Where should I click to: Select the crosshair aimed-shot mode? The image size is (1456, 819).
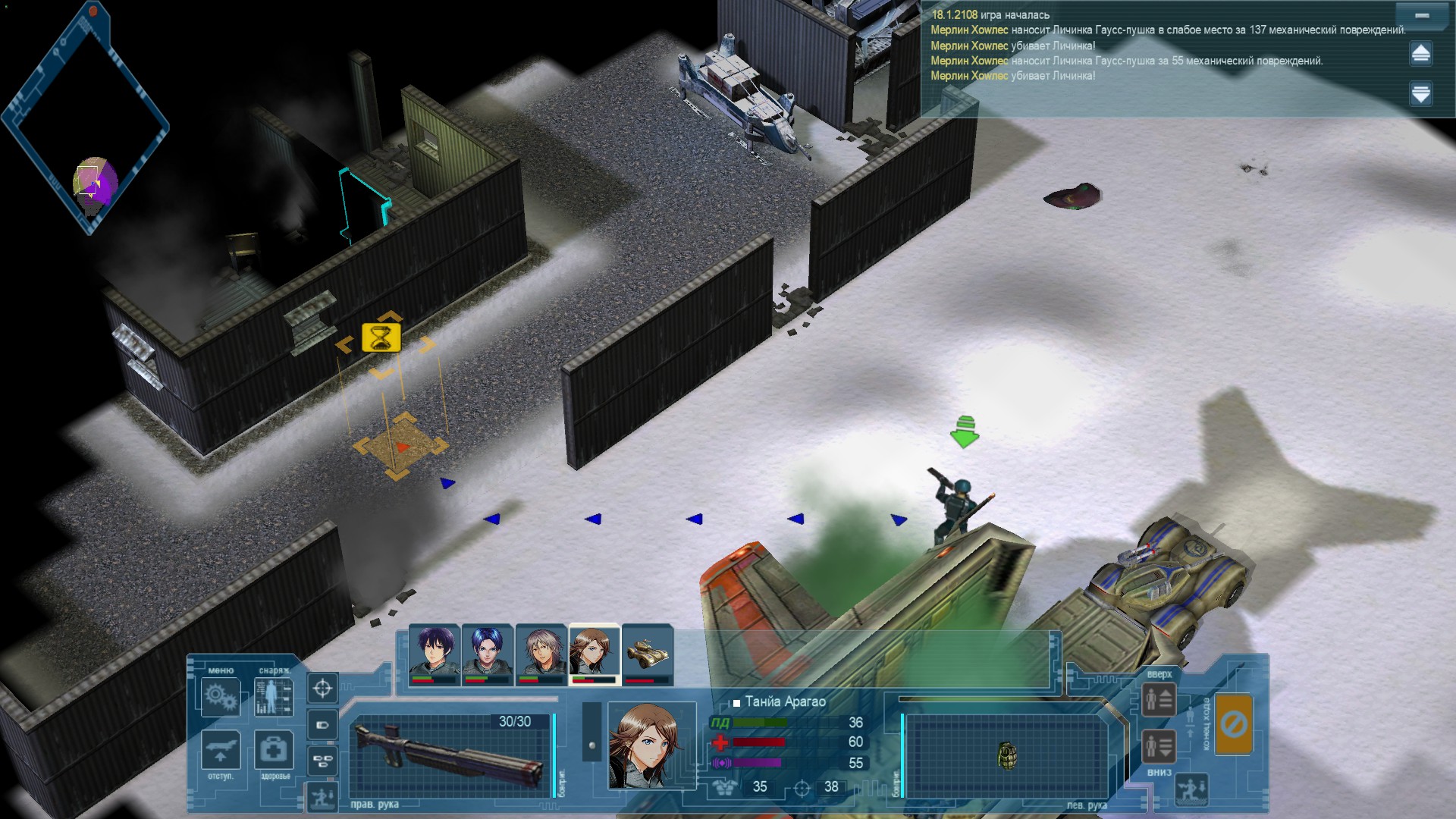[322, 688]
